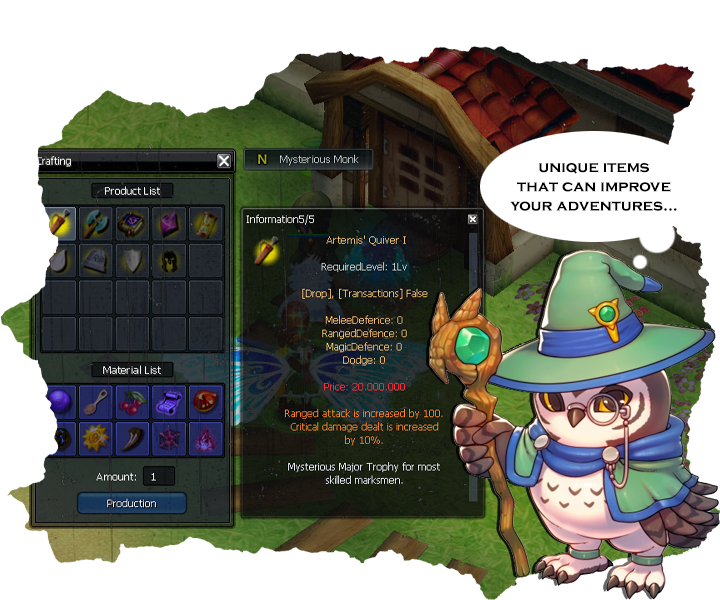This screenshot has height=600, width=720.
Task: Select the RIP tombstone product
Action: (96, 261)
